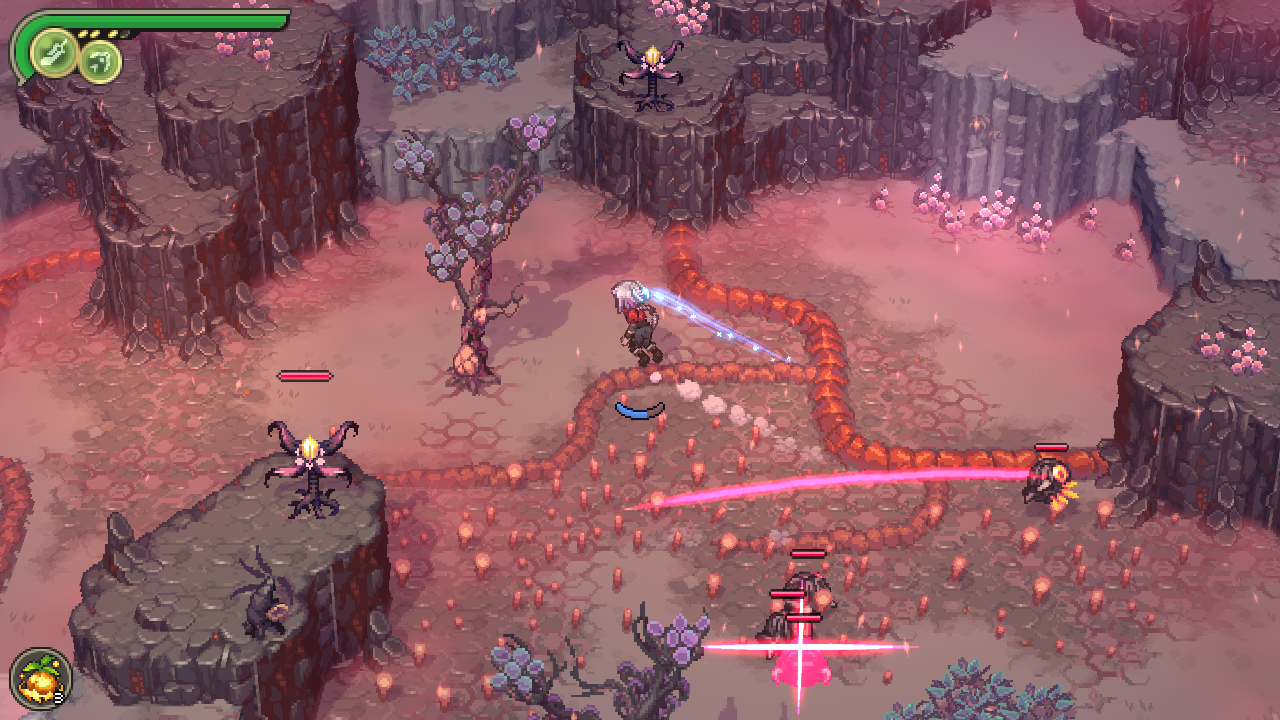Click the health bar above the right bird enemy
Image resolution: width=1280 pixels, height=720 pixels.
[x=1051, y=449]
